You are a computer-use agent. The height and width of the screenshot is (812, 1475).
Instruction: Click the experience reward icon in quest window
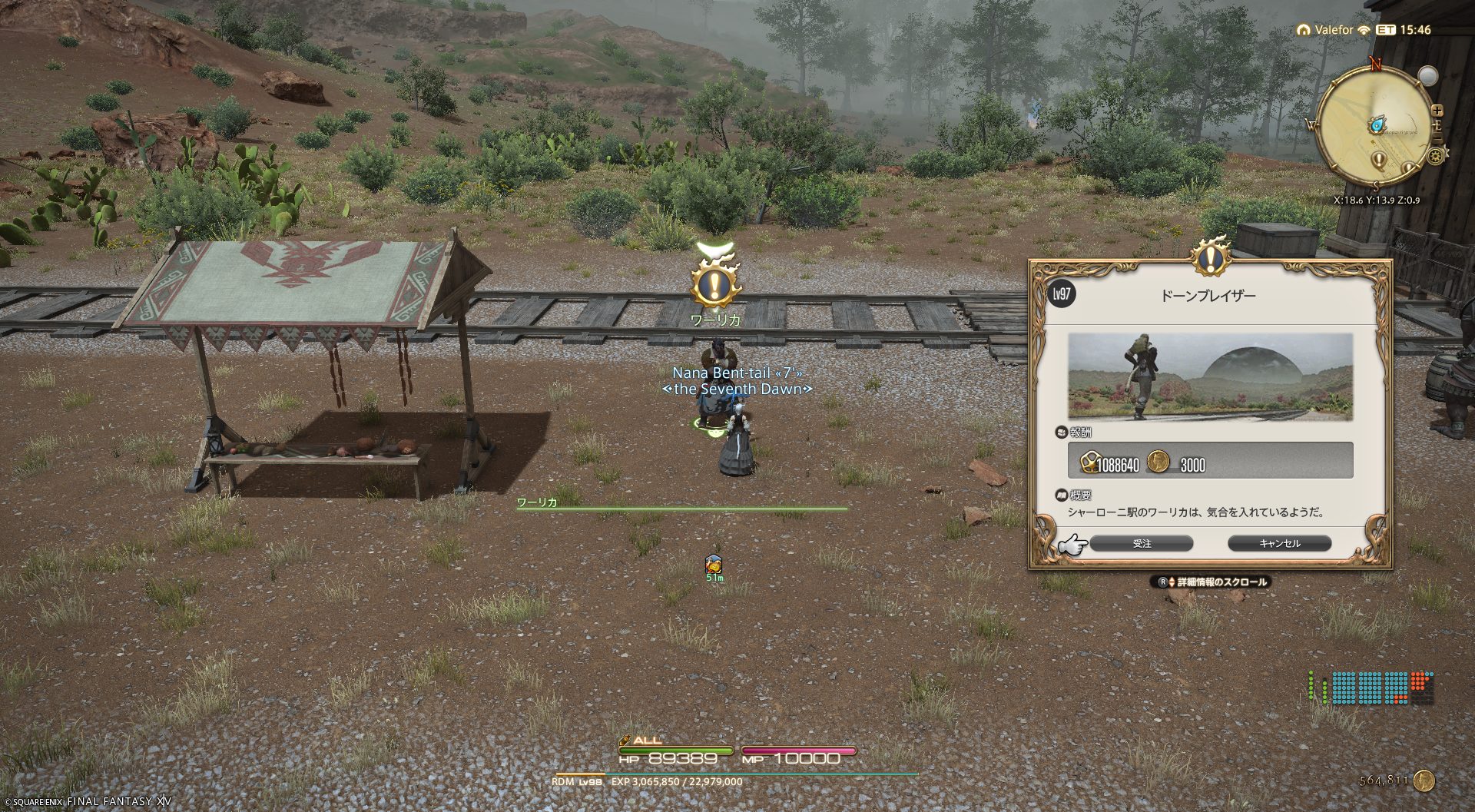tap(1089, 462)
